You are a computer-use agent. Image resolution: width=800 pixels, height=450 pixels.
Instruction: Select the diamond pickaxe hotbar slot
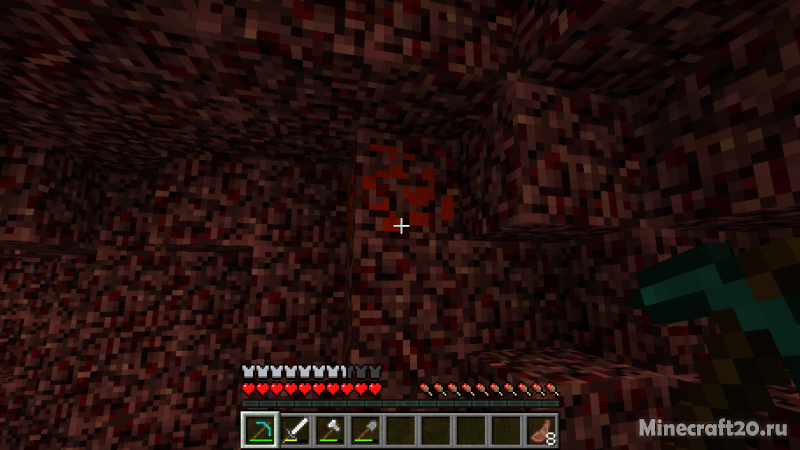point(260,431)
